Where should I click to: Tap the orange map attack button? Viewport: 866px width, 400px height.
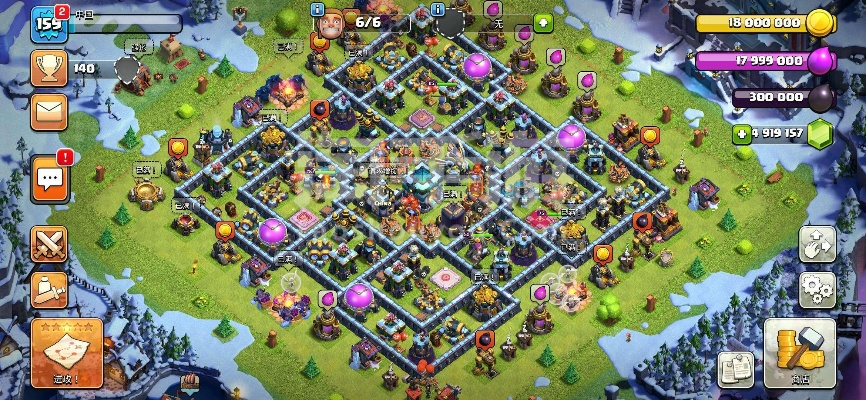(65, 354)
